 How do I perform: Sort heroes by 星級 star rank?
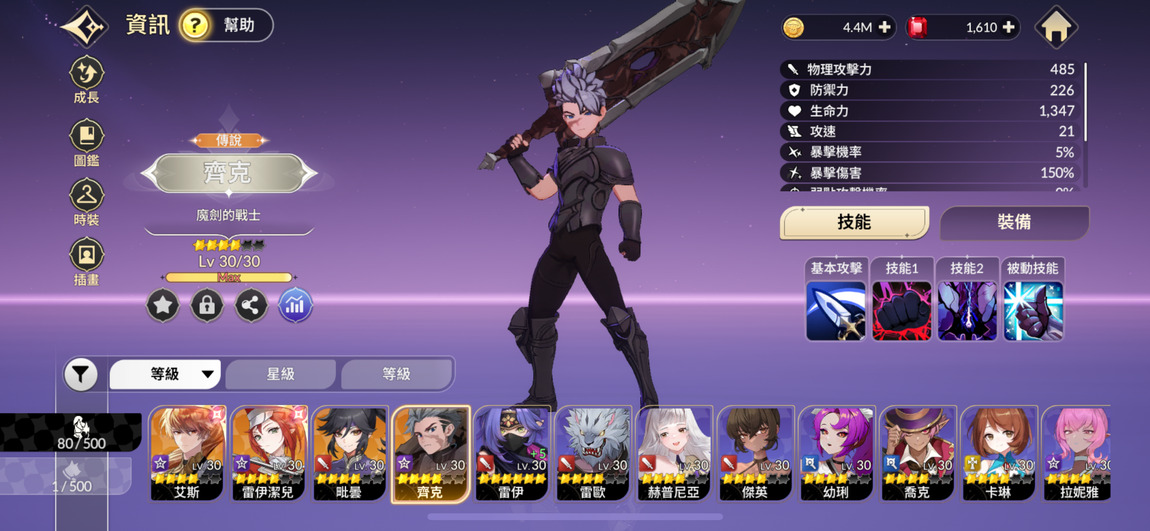coord(280,374)
